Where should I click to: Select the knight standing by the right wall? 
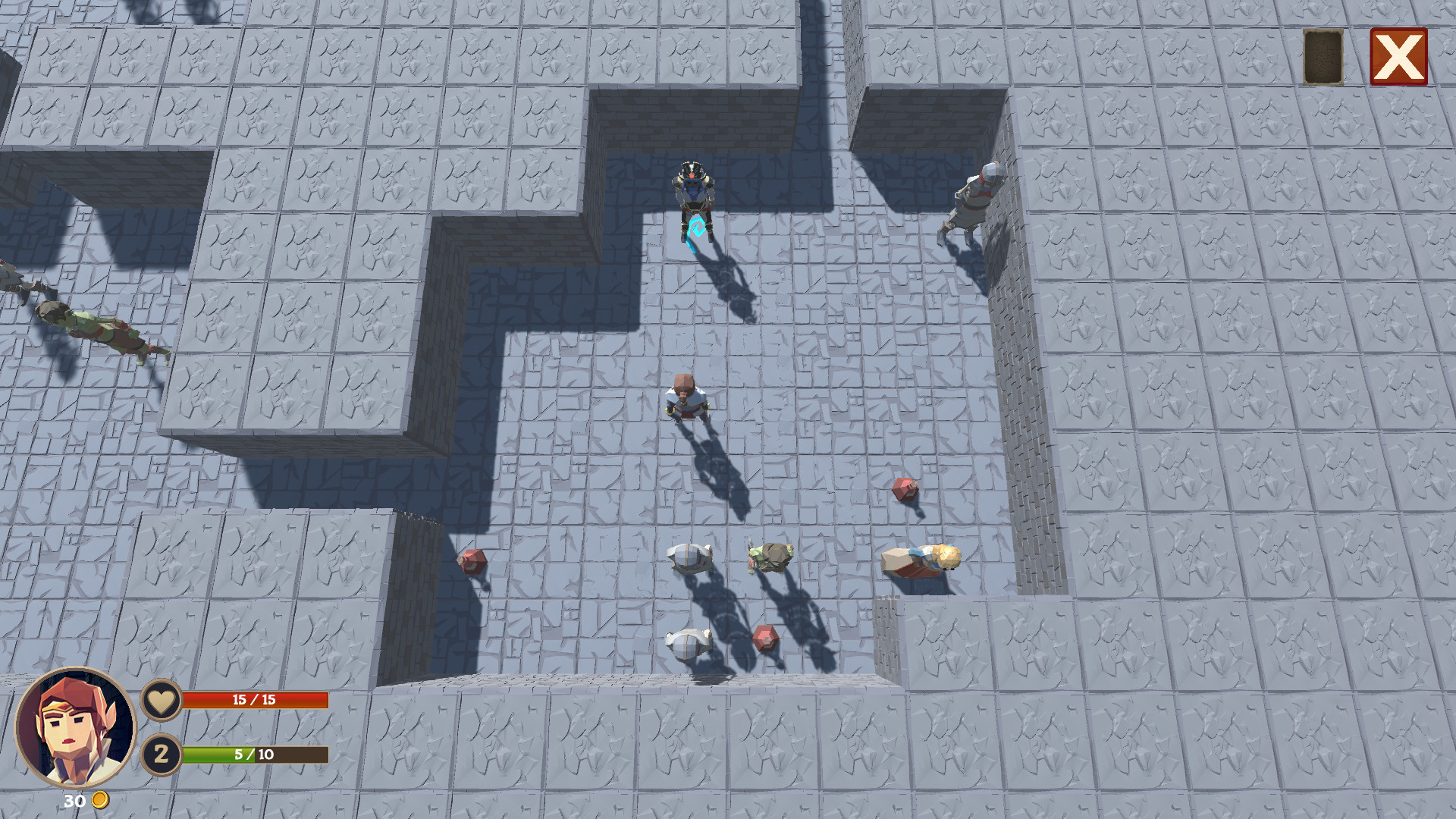click(974, 201)
